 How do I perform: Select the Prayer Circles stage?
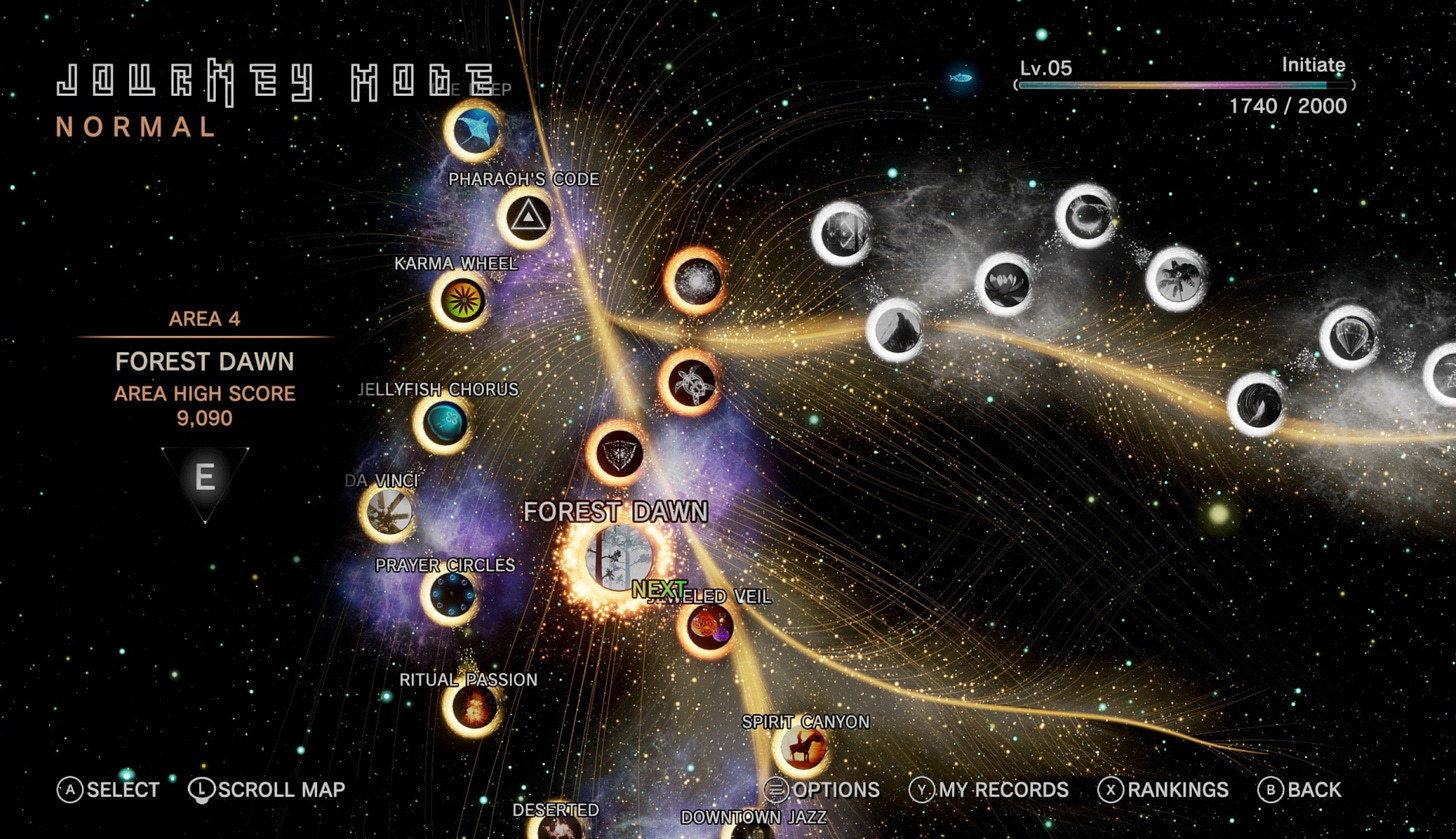[x=449, y=597]
